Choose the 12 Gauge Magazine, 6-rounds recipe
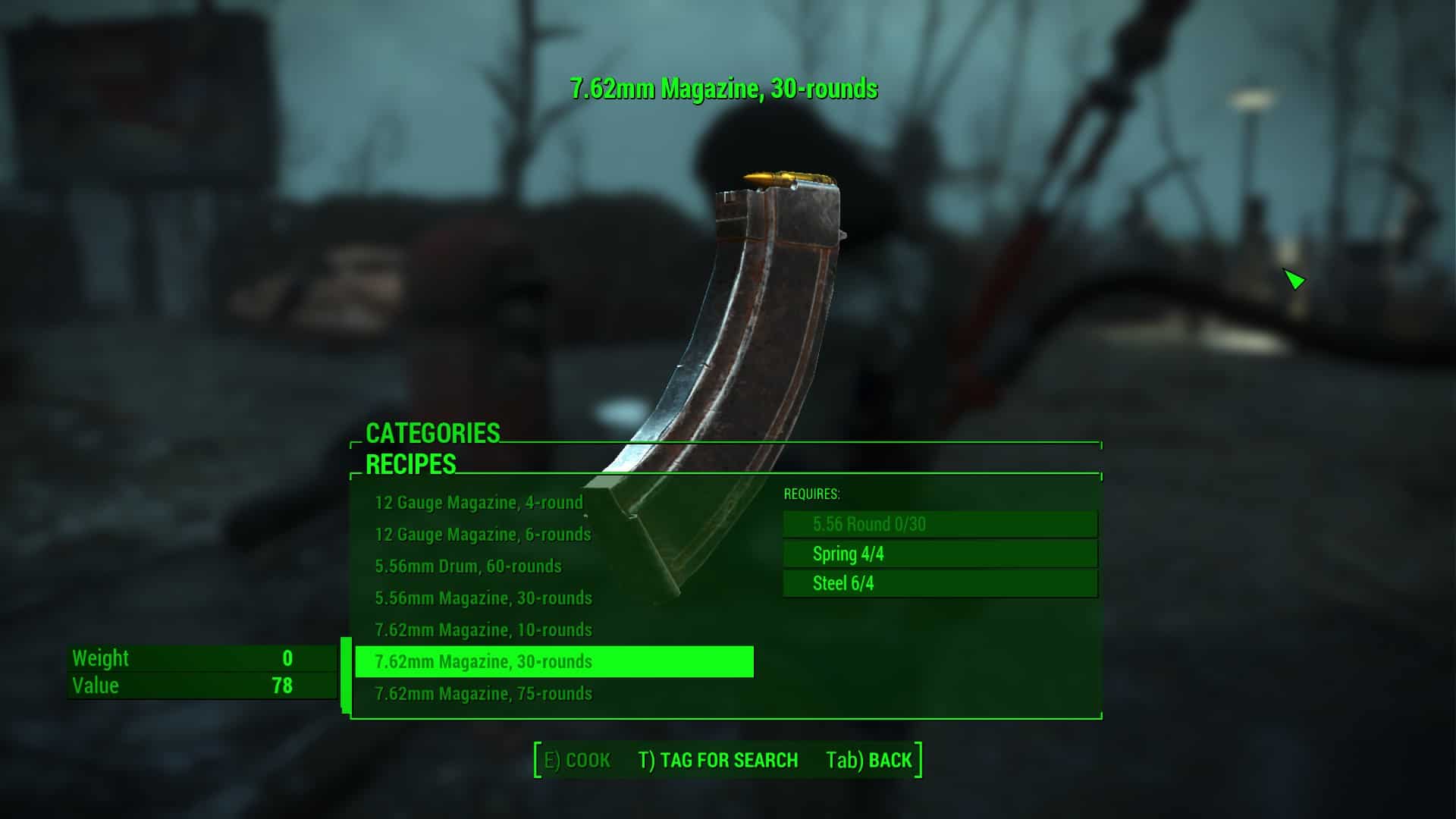Viewport: 1456px width, 819px height. pos(482,535)
